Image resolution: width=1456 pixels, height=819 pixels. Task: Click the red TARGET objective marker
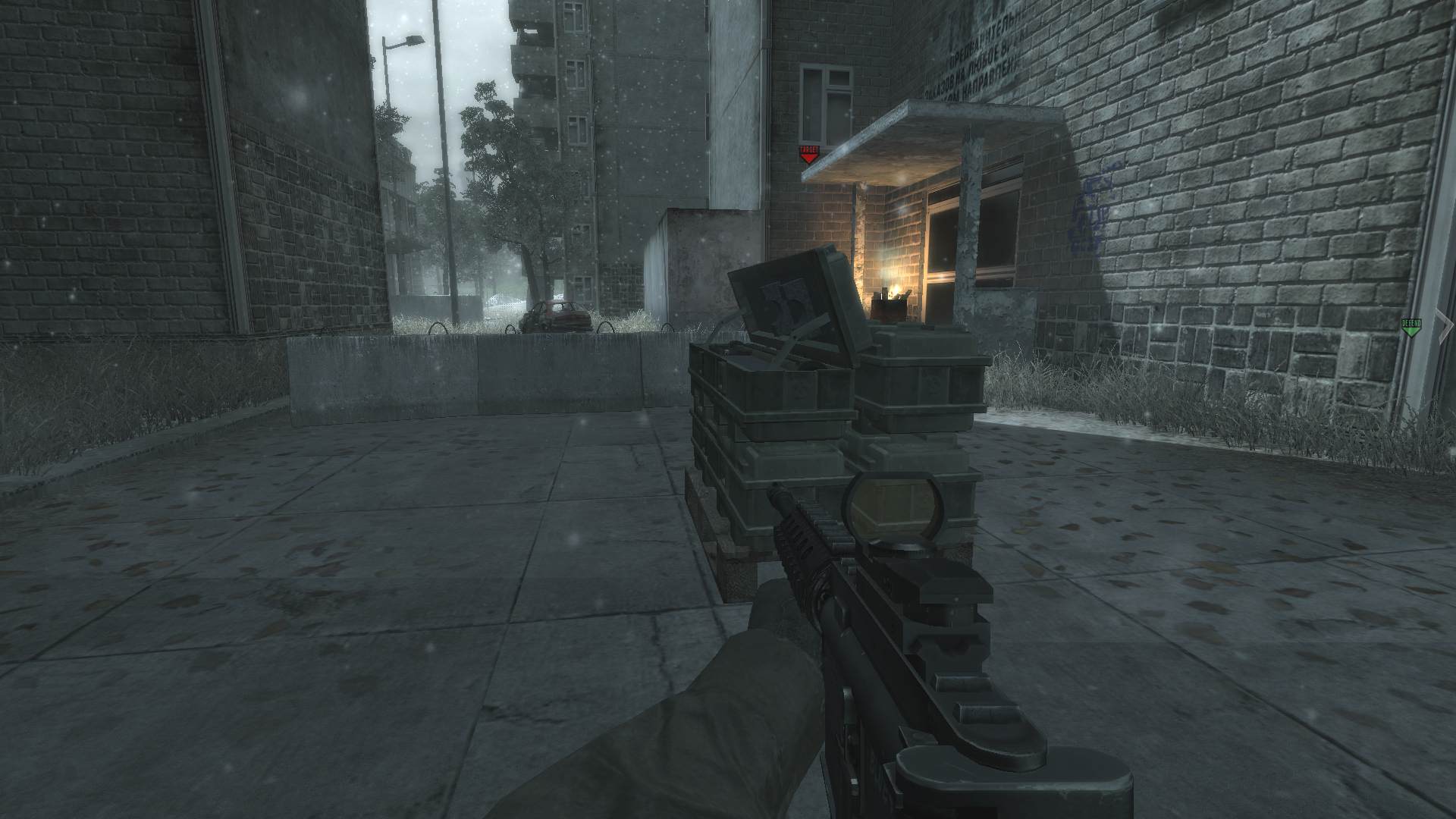(x=809, y=155)
